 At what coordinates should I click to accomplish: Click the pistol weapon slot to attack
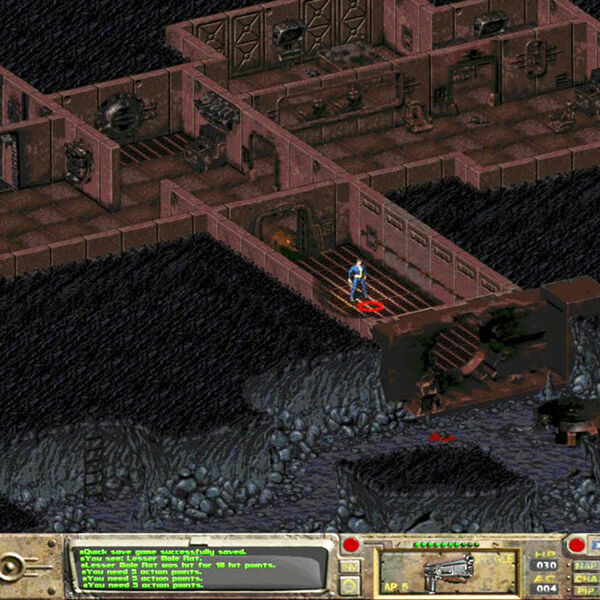[445, 570]
